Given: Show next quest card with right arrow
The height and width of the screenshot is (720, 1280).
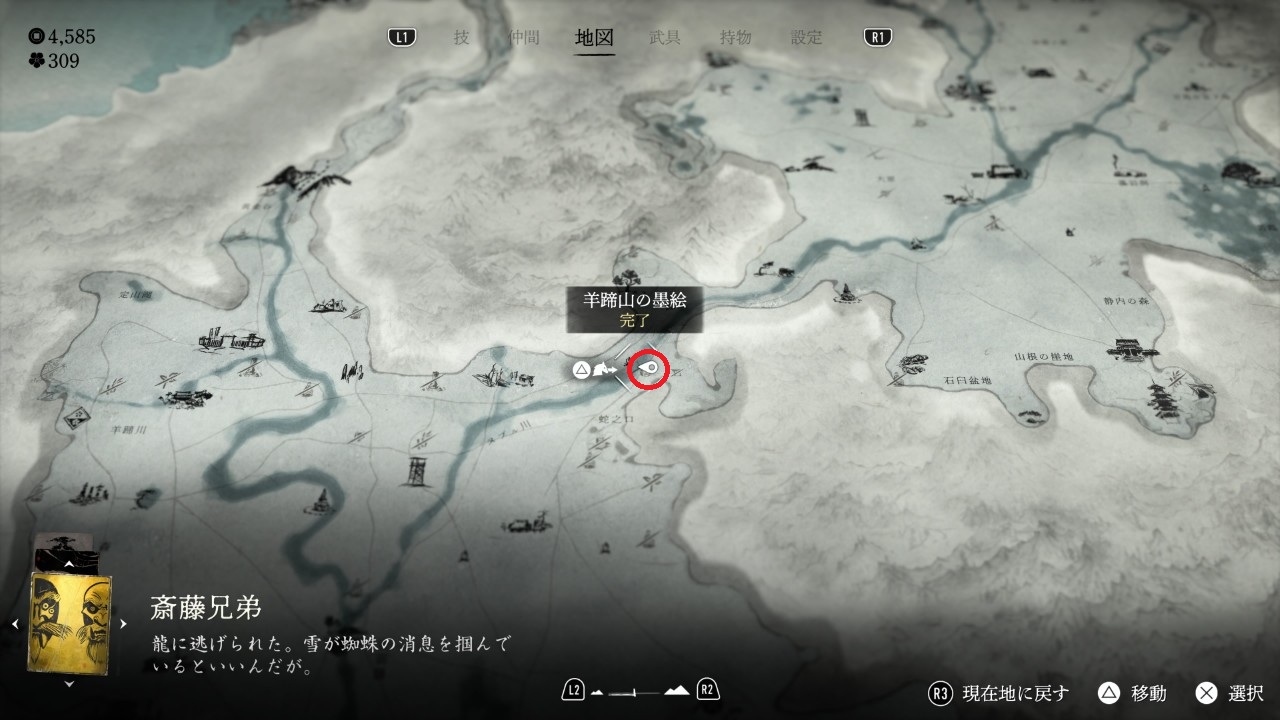Looking at the screenshot, I should pos(124,624).
